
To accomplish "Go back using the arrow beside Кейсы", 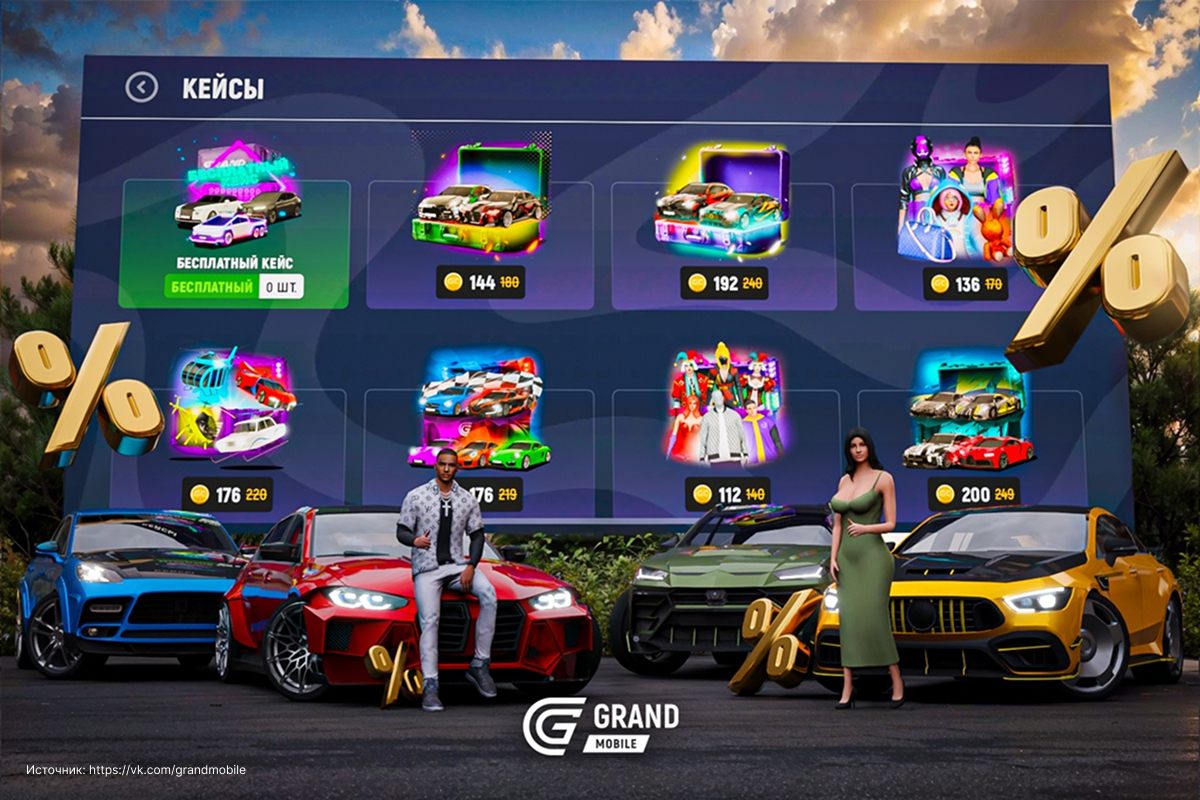I will coord(142,88).
